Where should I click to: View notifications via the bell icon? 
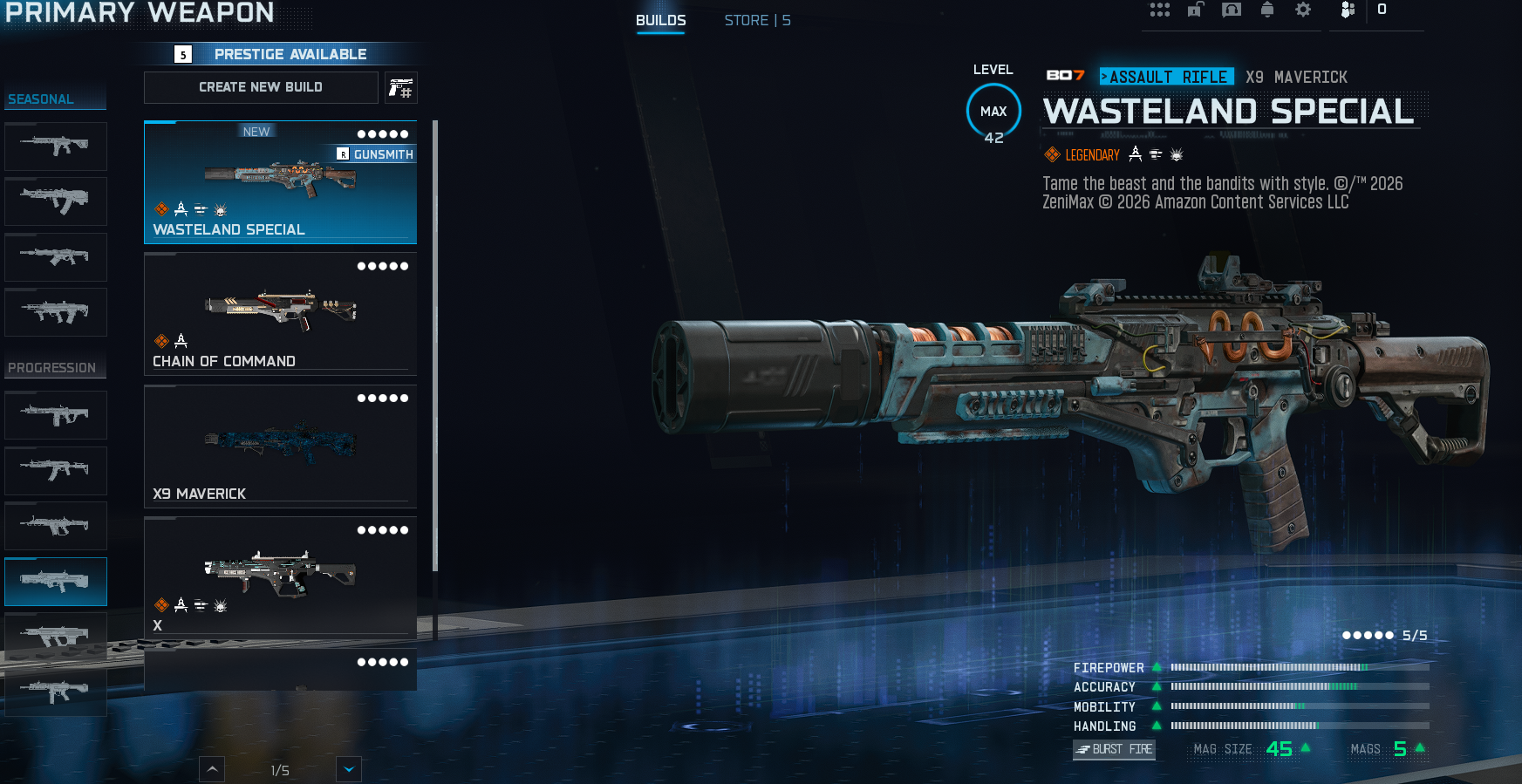click(1267, 10)
